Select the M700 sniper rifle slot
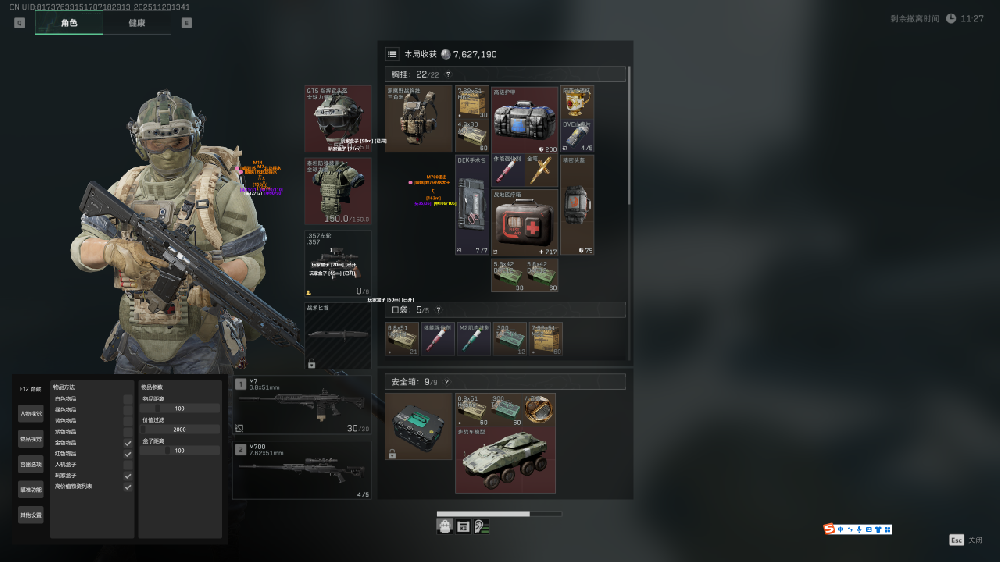 click(x=302, y=469)
